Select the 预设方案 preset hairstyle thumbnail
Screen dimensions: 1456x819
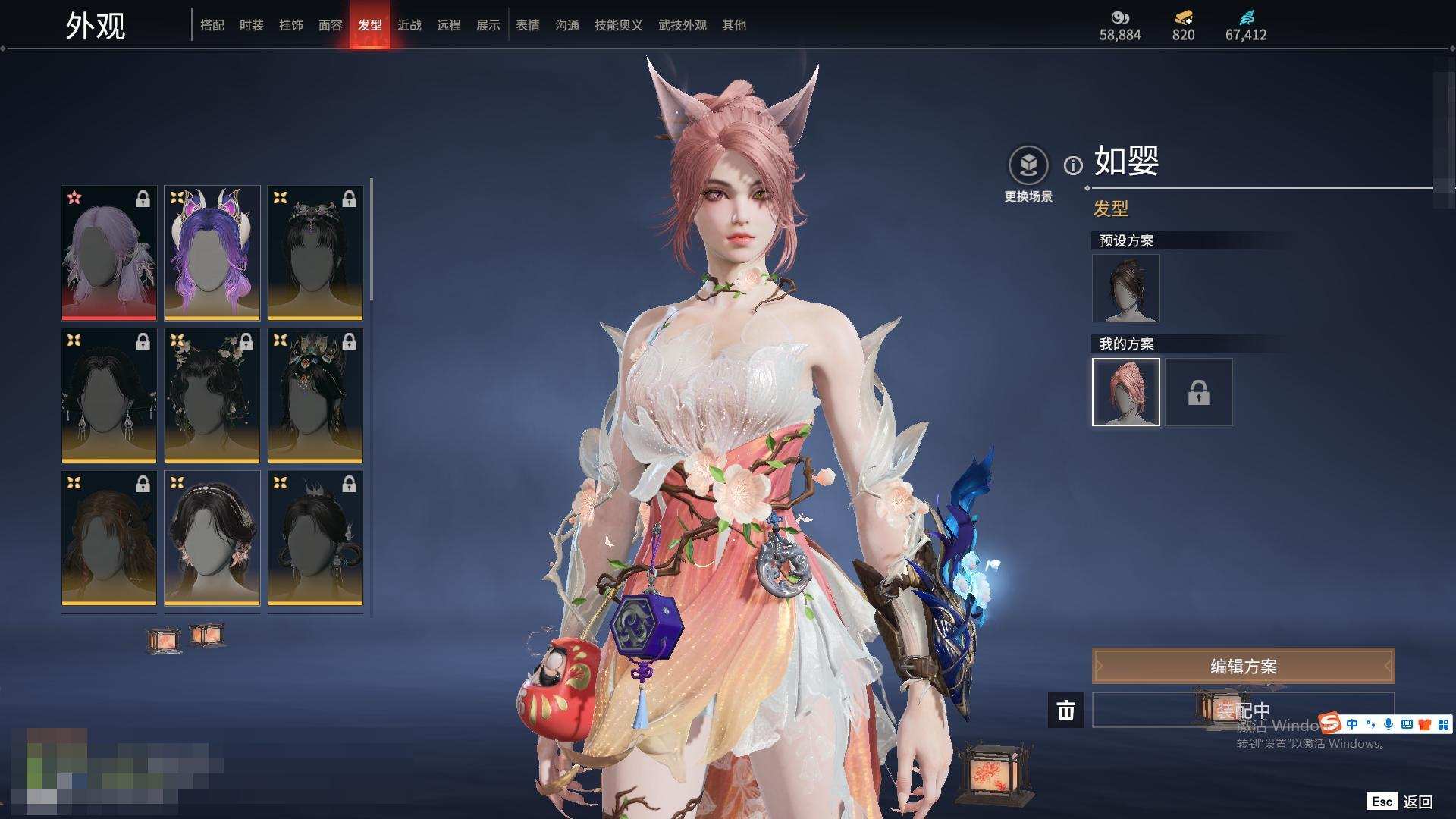click(x=1125, y=288)
